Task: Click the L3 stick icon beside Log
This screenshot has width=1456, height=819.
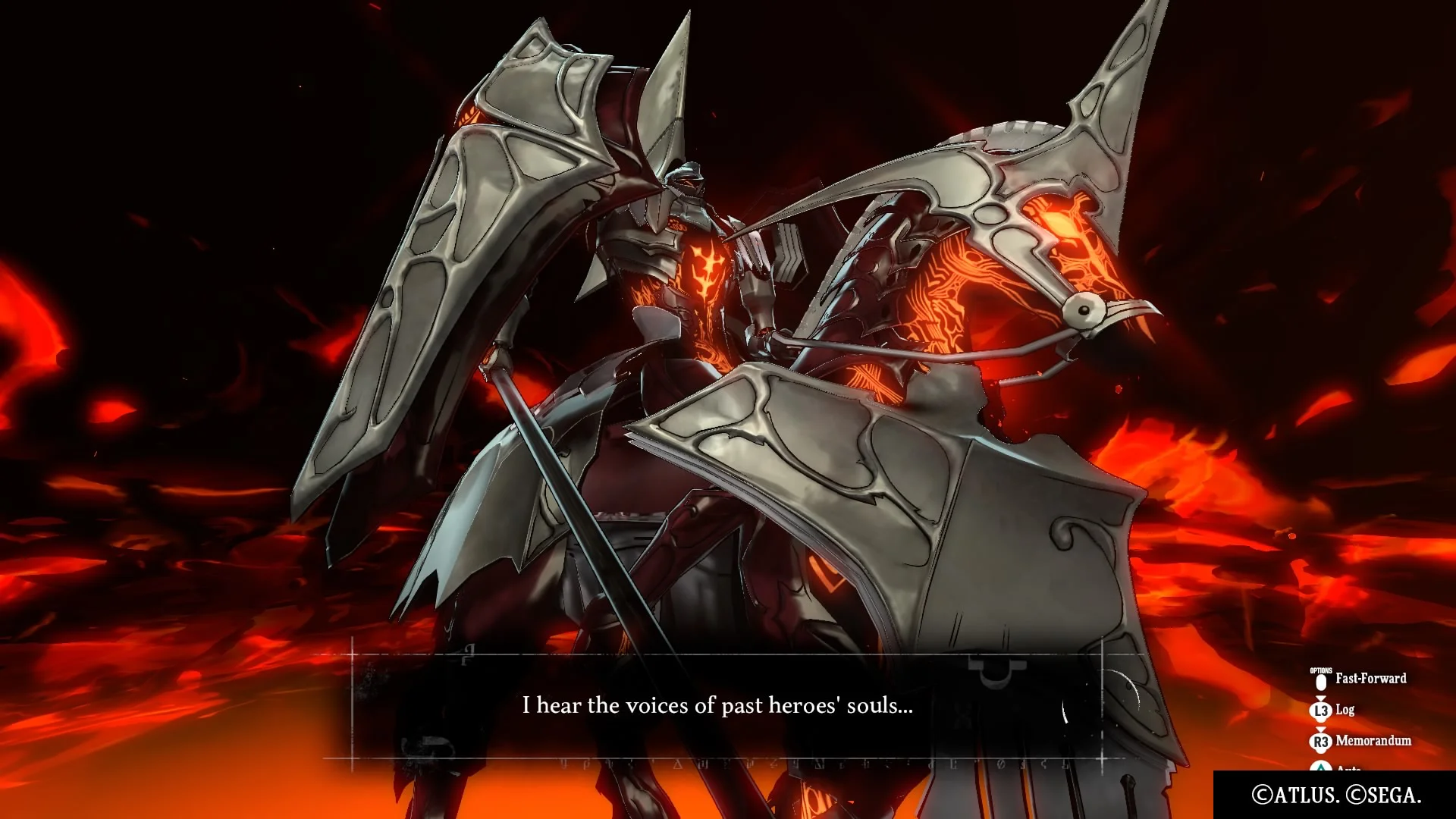Action: [1321, 711]
